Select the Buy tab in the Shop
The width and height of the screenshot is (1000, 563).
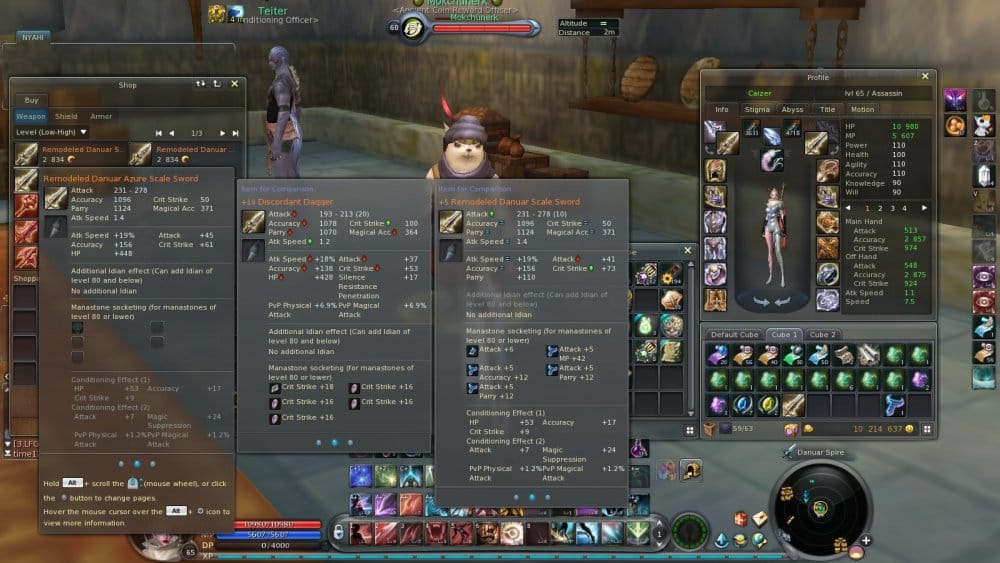click(30, 100)
